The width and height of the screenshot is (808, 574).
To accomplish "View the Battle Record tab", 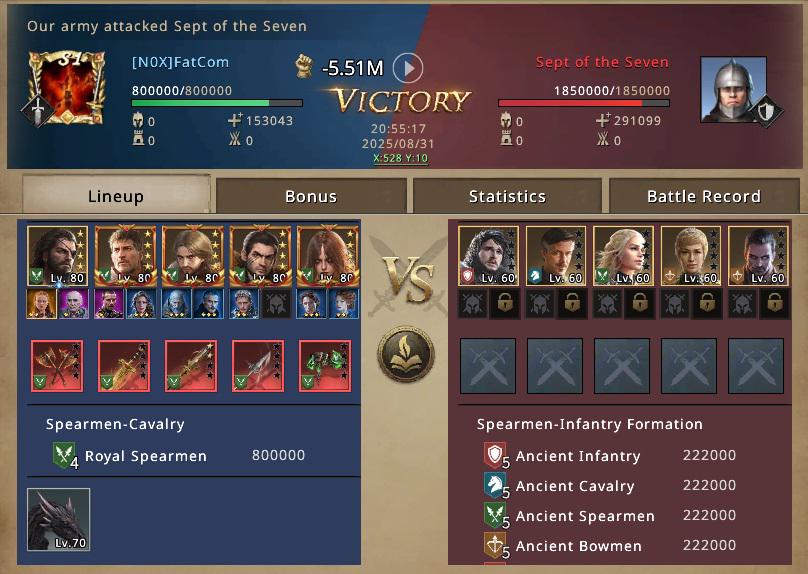I will coord(703,196).
